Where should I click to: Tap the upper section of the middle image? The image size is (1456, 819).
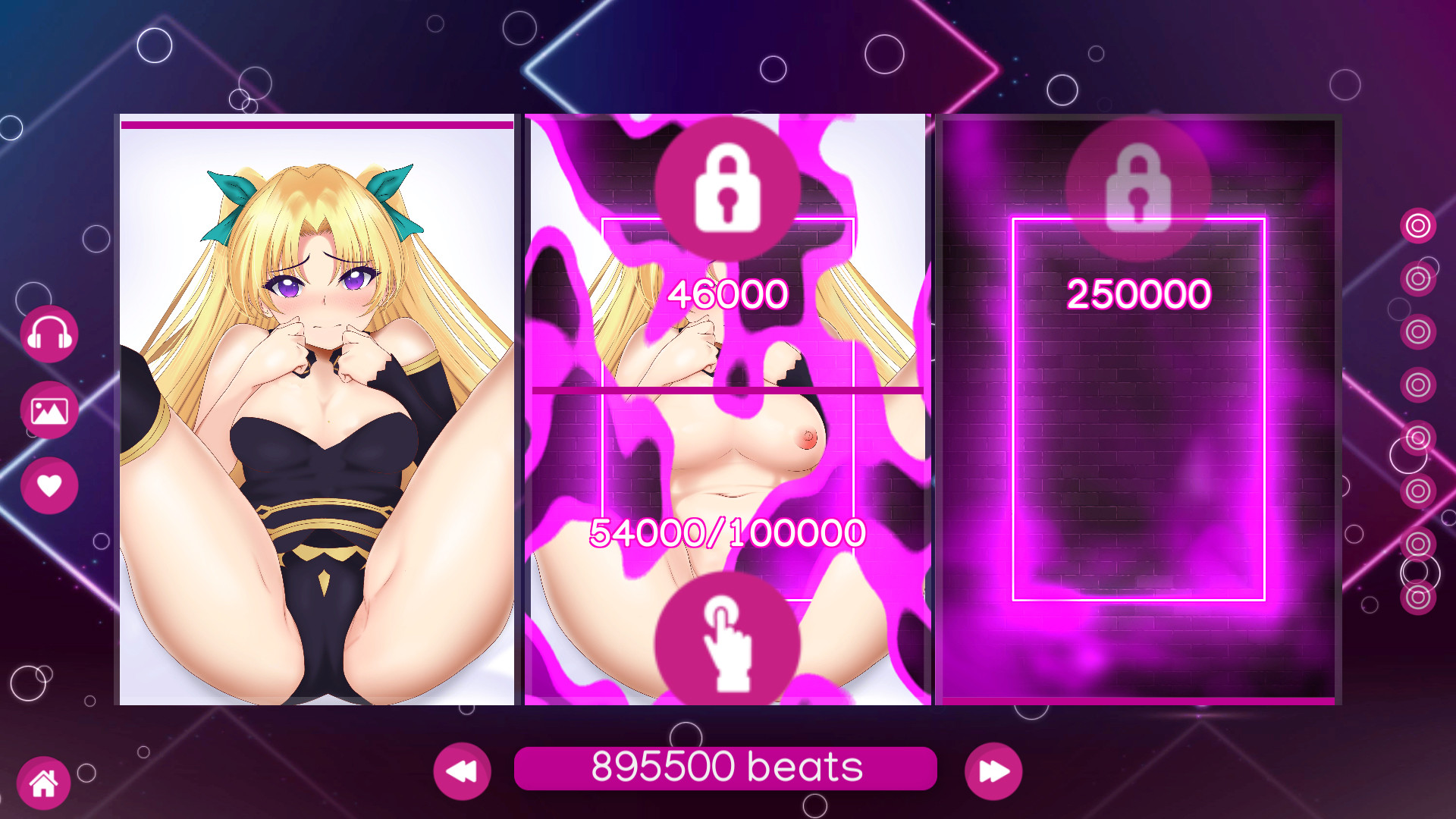(728, 250)
